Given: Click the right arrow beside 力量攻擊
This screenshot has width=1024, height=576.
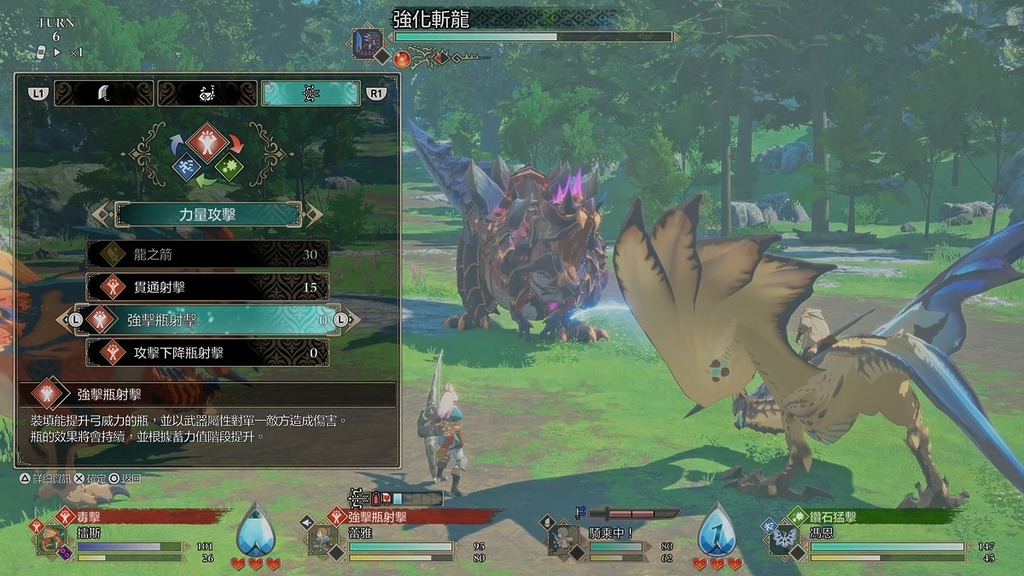Looking at the screenshot, I should (x=314, y=214).
